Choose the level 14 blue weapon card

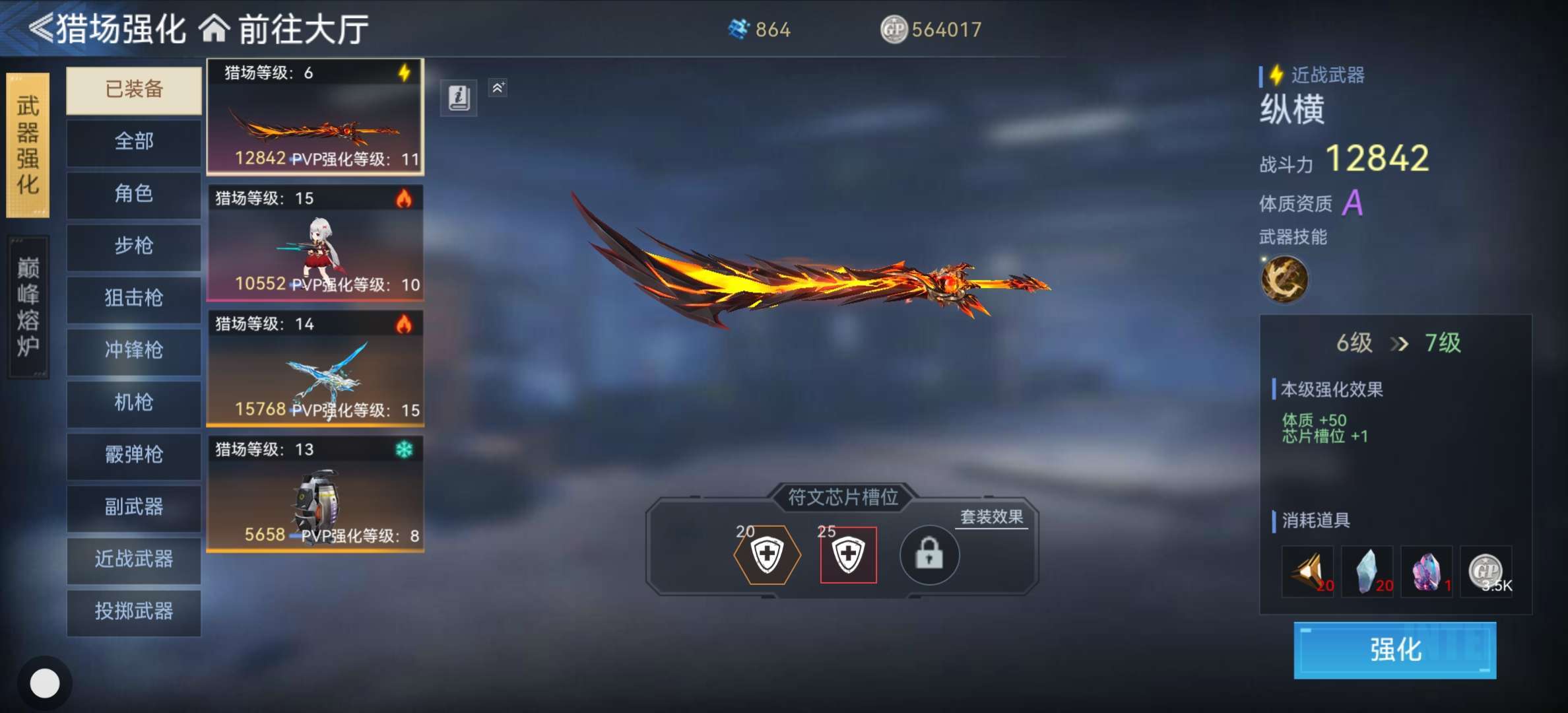point(315,368)
